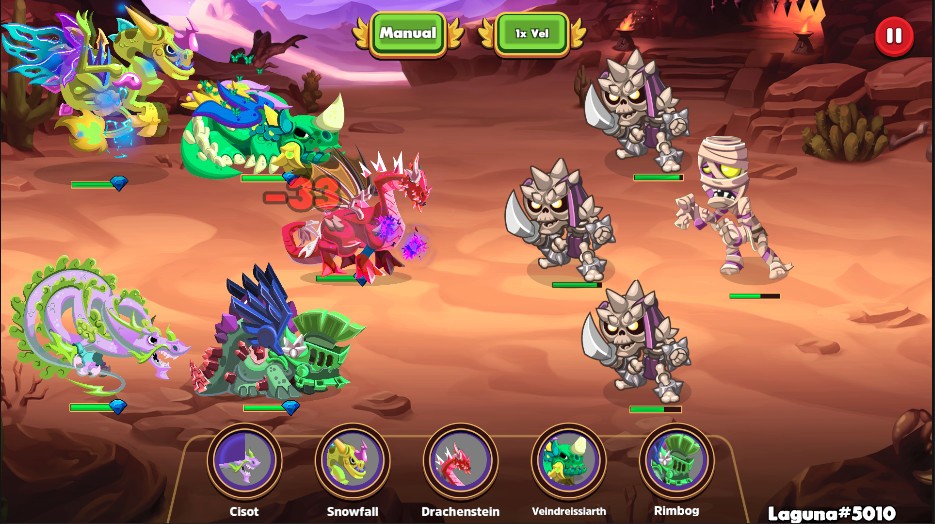Screen dimensions: 935x524
Task: Toggle the Manual battle mode button
Action: [x=408, y=33]
